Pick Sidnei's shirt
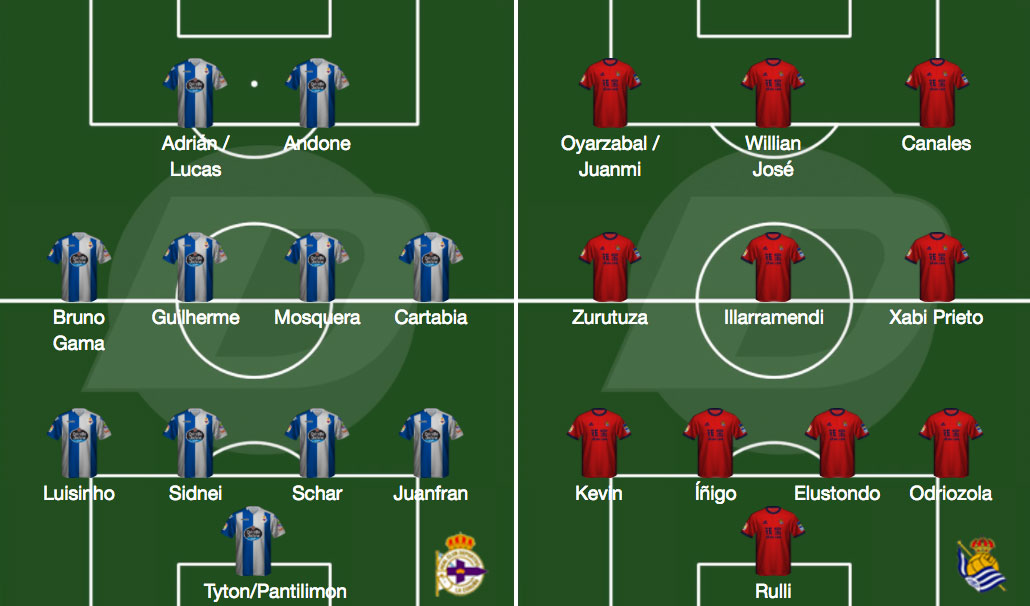The height and width of the screenshot is (606, 1030). tap(195, 443)
